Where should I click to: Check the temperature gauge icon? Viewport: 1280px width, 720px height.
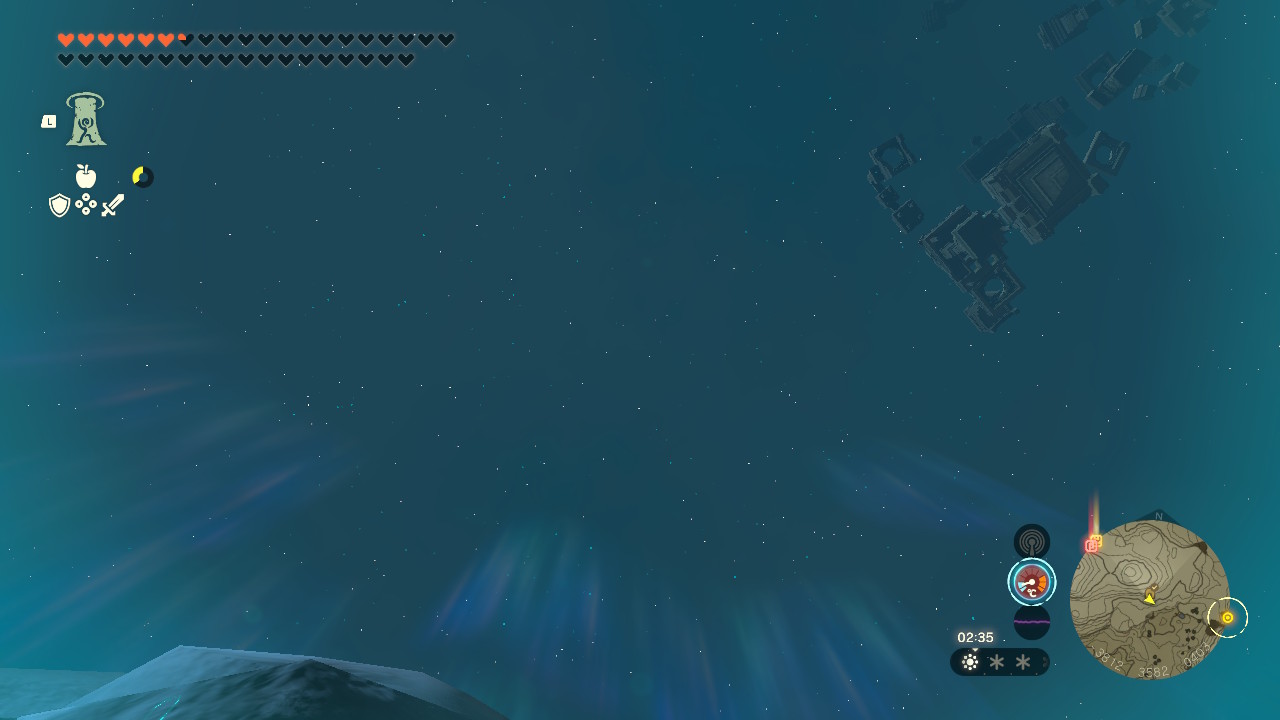click(1031, 582)
